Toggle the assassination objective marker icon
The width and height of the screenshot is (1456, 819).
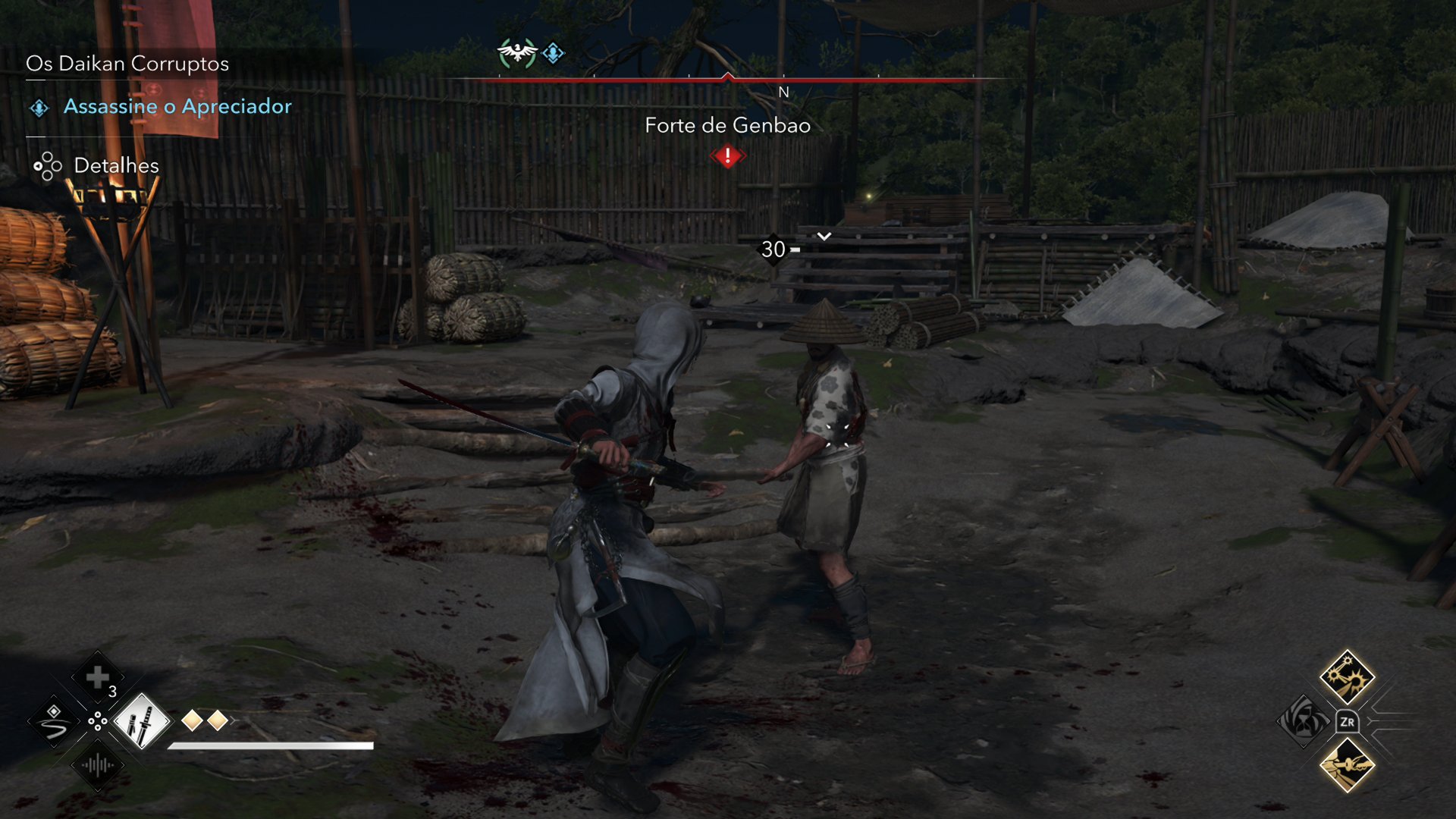tap(38, 106)
